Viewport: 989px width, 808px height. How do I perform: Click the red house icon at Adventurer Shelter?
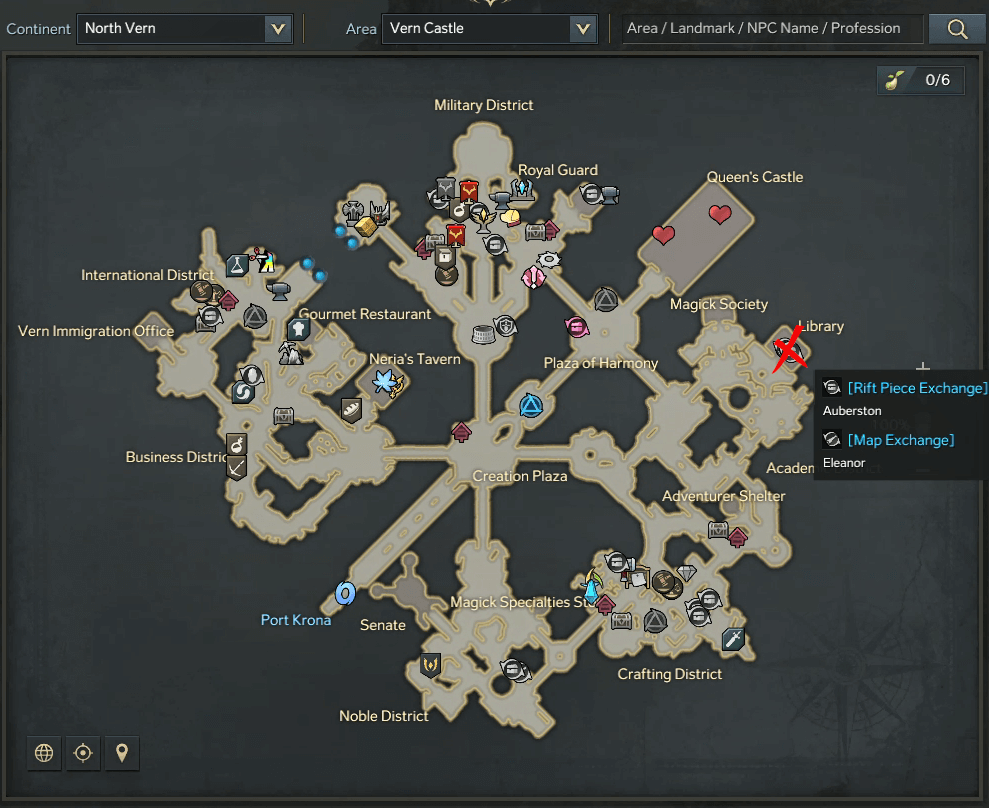pos(737,537)
